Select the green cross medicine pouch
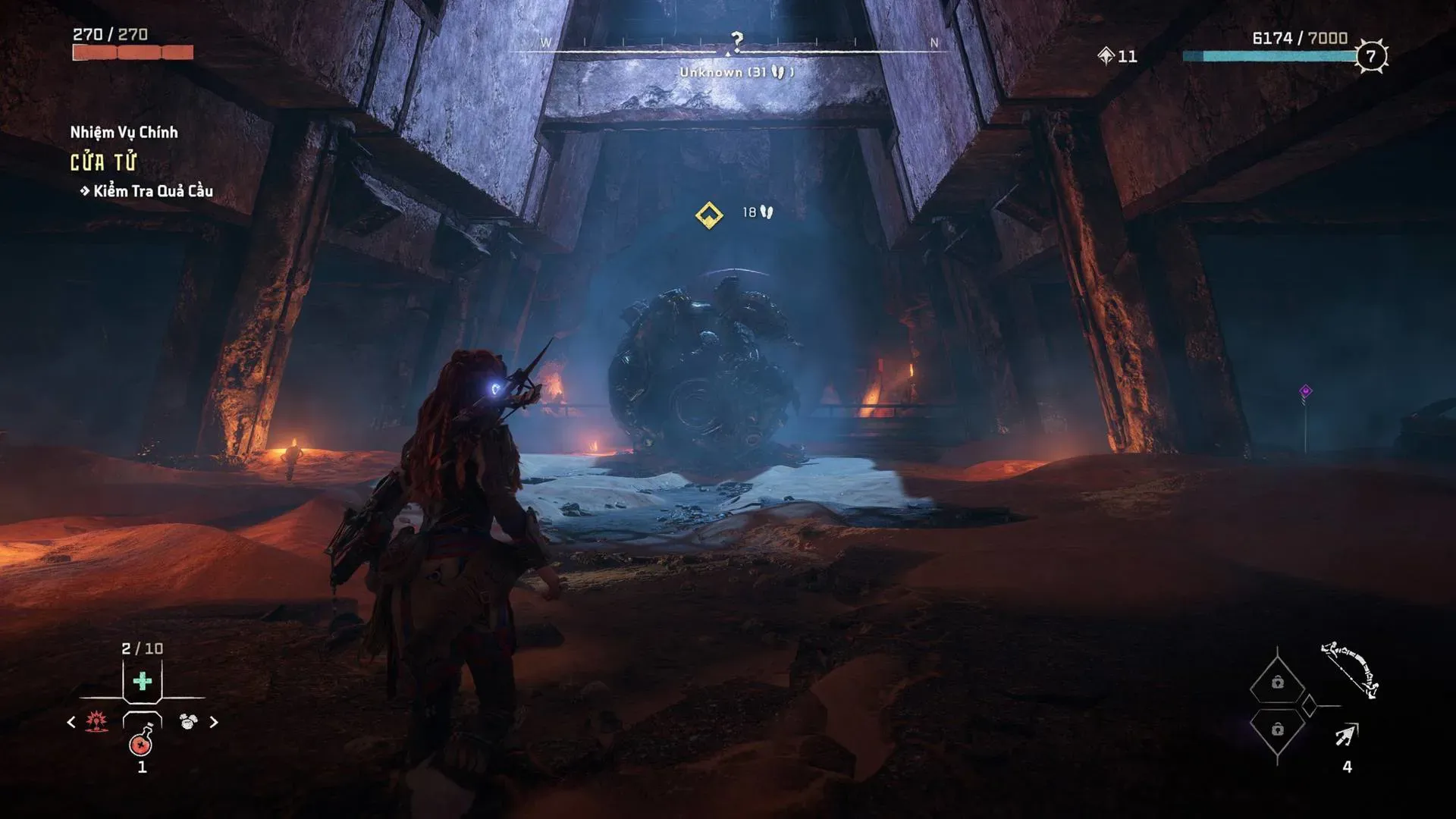Viewport: 1456px width, 819px height. click(142, 681)
